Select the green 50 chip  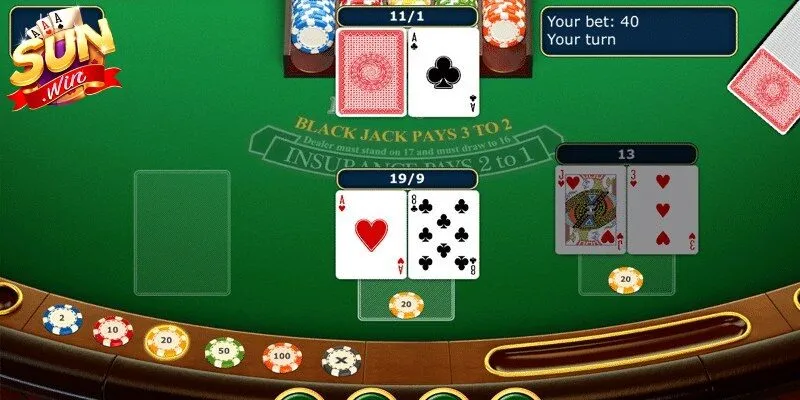(x=224, y=351)
